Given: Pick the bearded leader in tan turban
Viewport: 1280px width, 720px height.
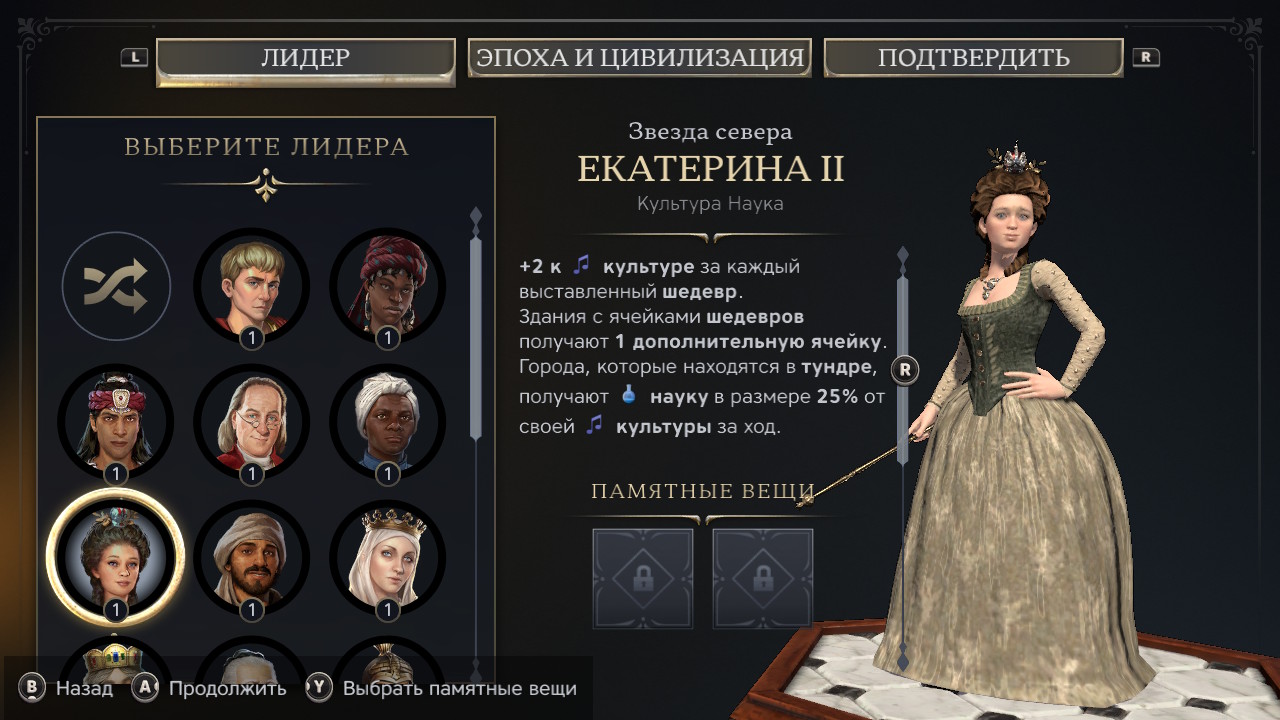Looking at the screenshot, I should point(251,557).
